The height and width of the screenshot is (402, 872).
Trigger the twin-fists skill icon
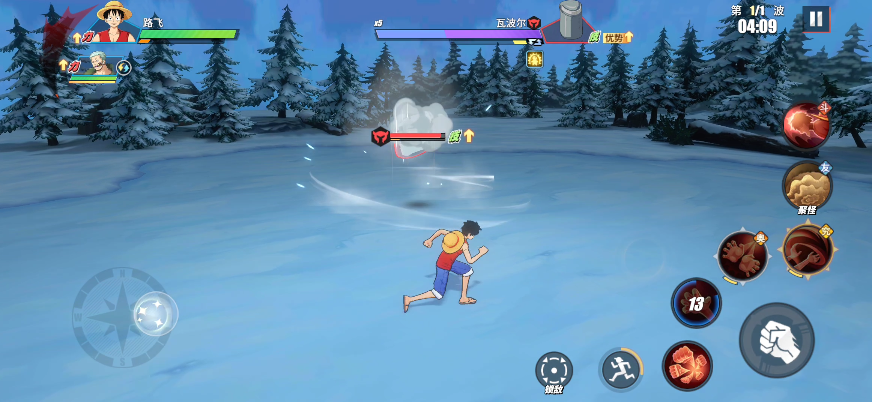click(x=742, y=255)
